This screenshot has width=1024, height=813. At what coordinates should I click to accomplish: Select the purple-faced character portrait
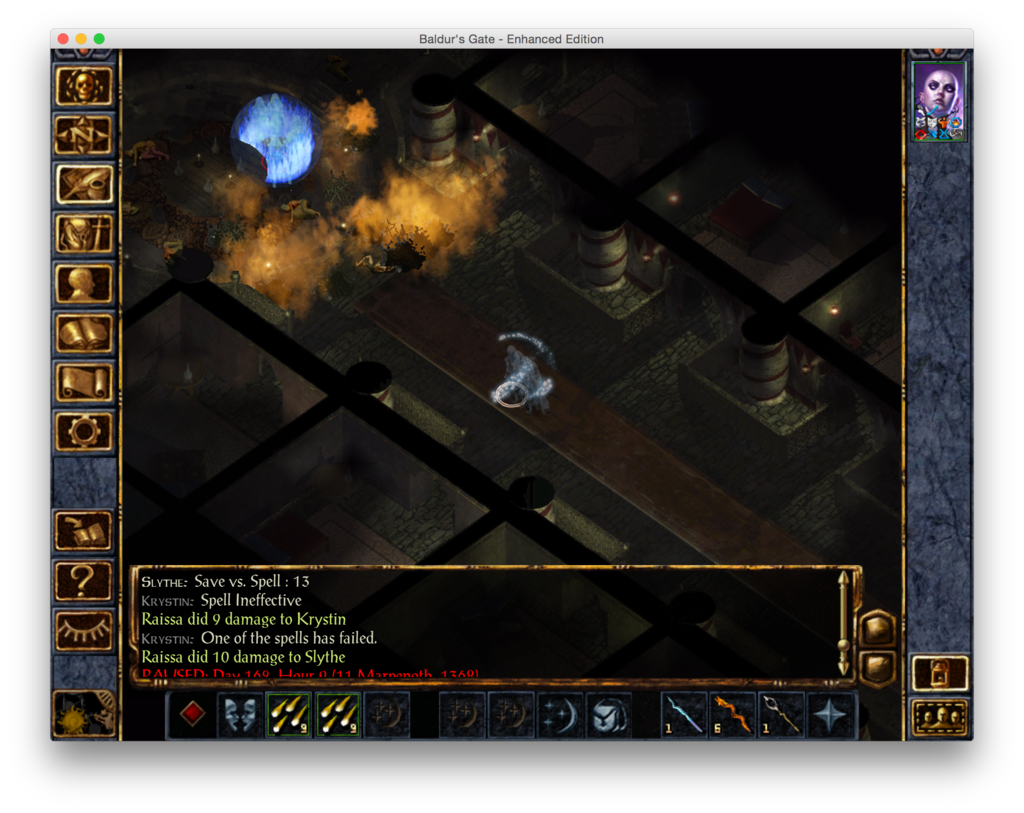[939, 101]
